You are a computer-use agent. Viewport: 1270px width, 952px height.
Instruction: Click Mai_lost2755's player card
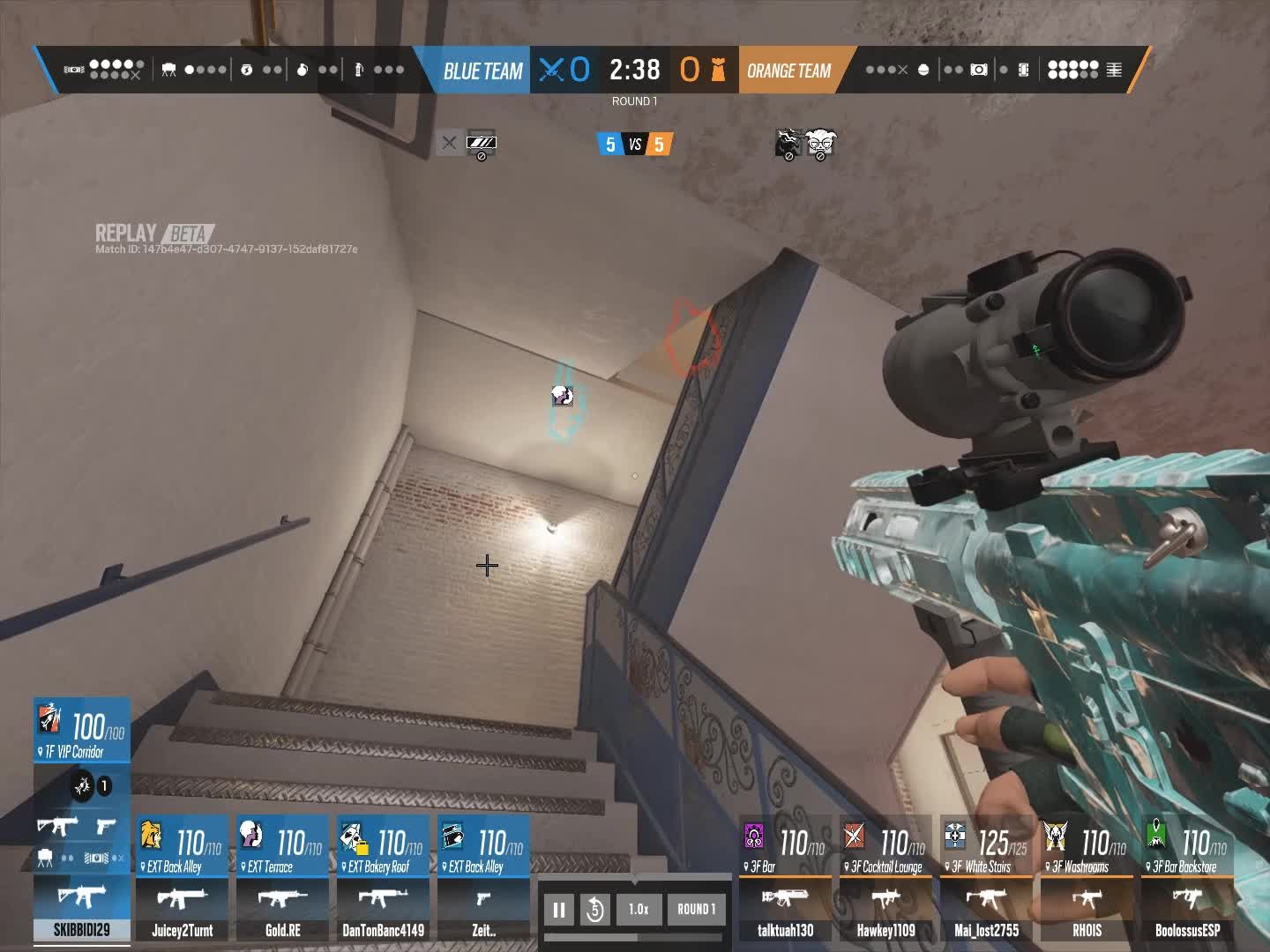[987, 930]
